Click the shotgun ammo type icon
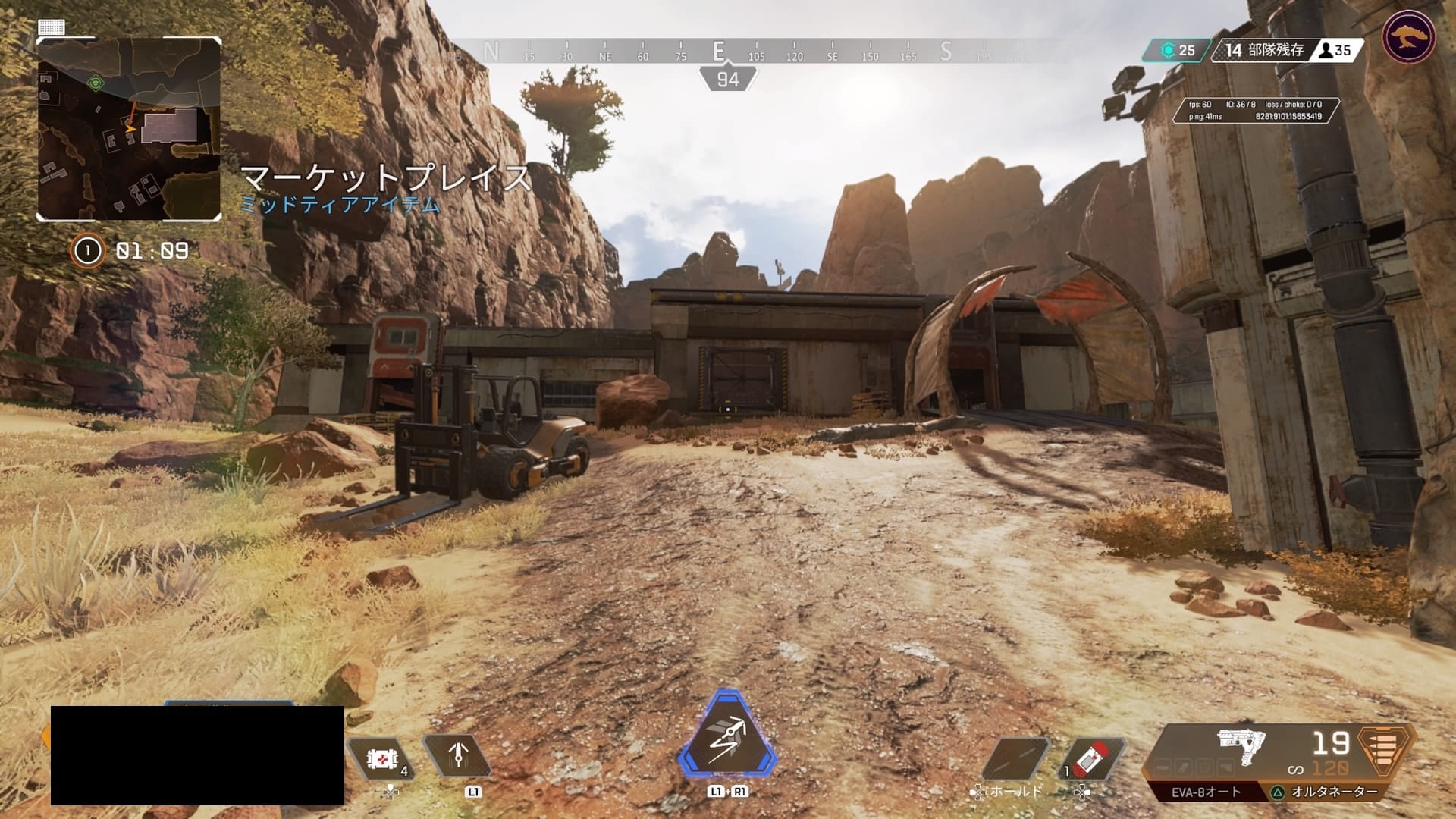Screen dimensions: 1456x819 click(x=1385, y=751)
